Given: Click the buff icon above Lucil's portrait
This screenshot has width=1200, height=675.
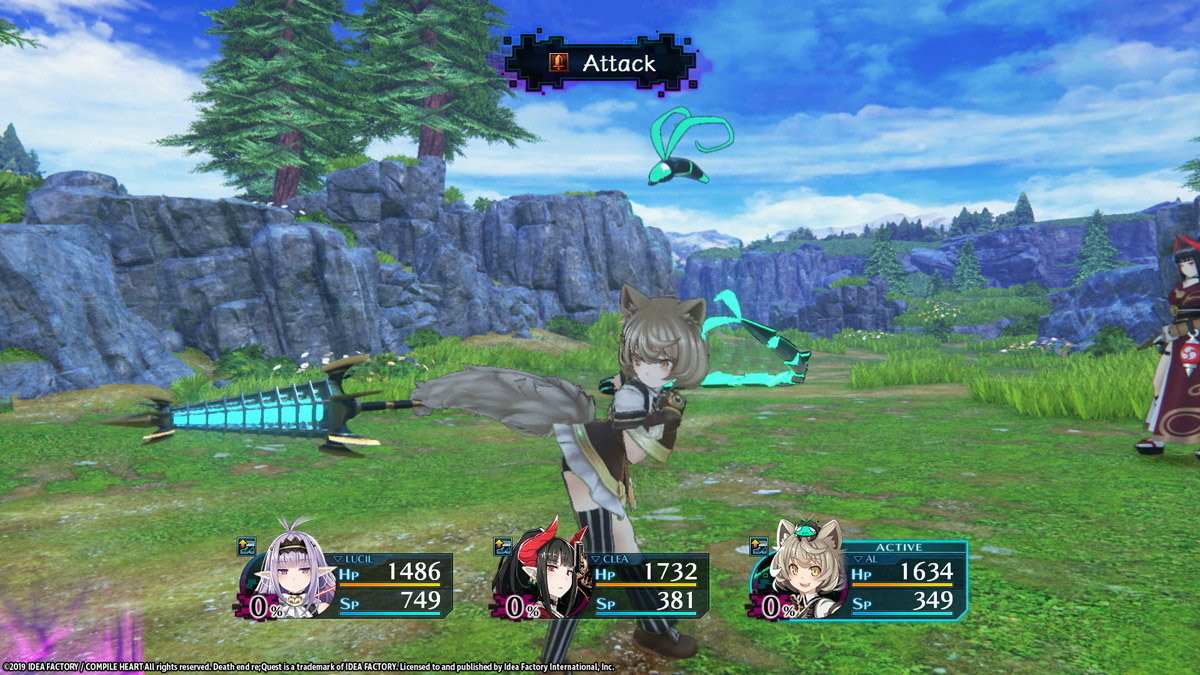Looking at the screenshot, I should click(247, 547).
